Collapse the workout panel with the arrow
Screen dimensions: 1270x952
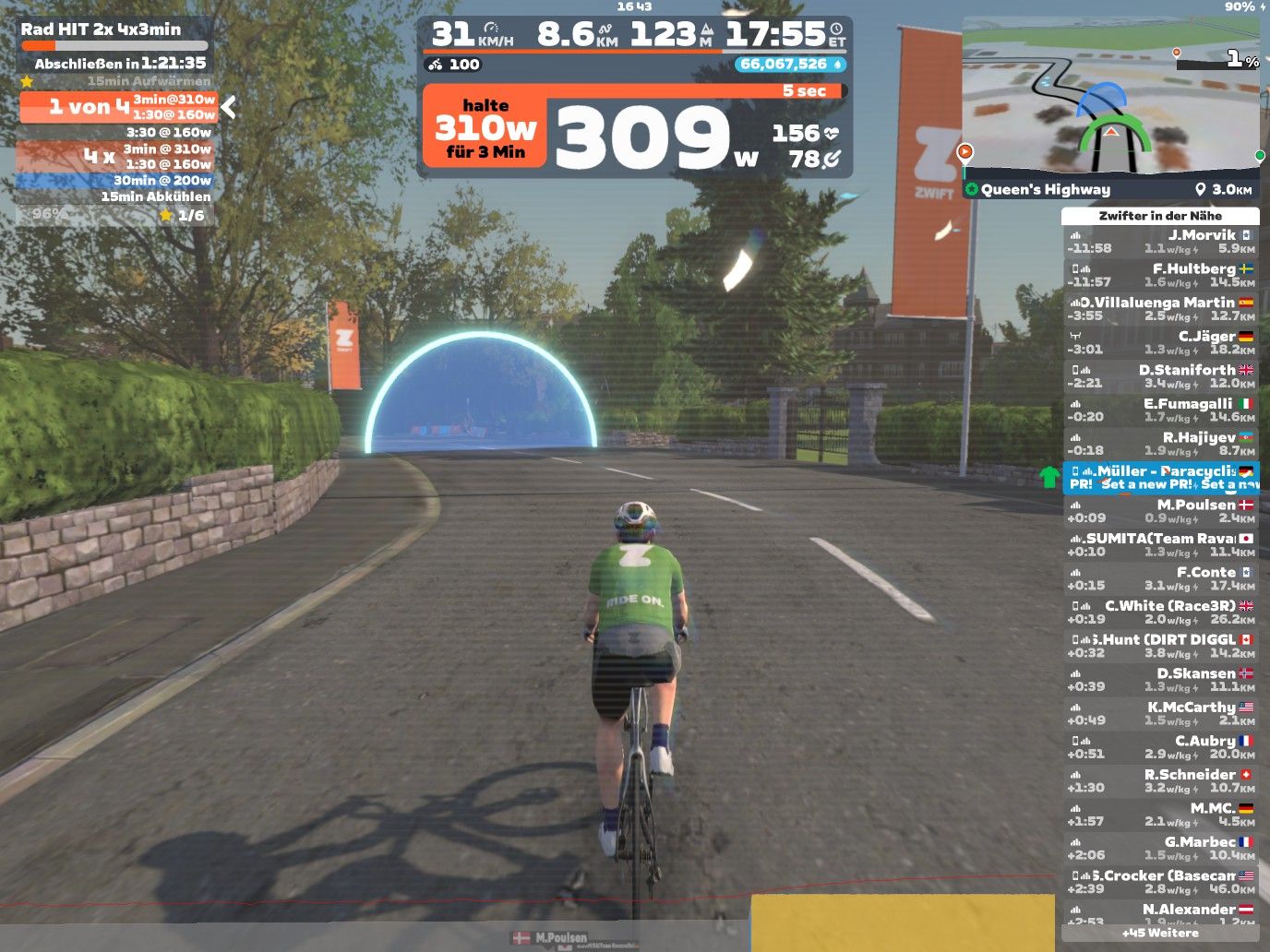[x=228, y=108]
